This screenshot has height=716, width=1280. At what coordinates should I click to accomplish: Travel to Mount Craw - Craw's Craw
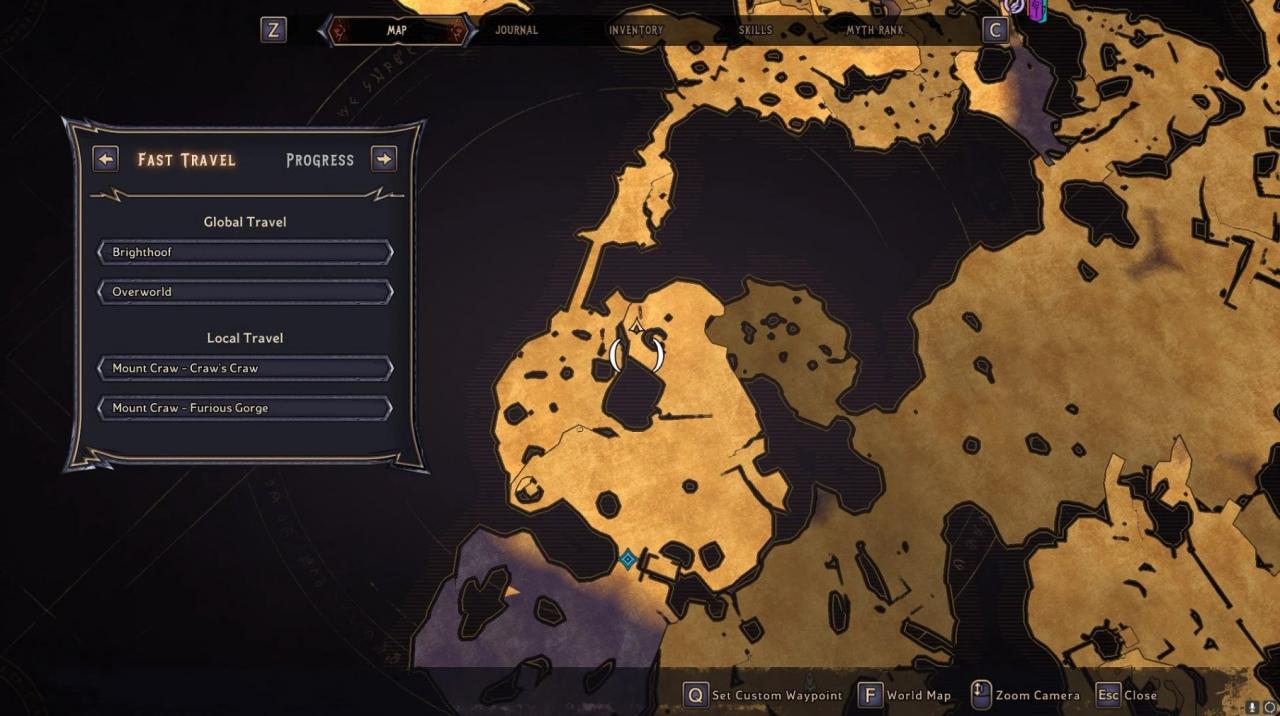(245, 368)
